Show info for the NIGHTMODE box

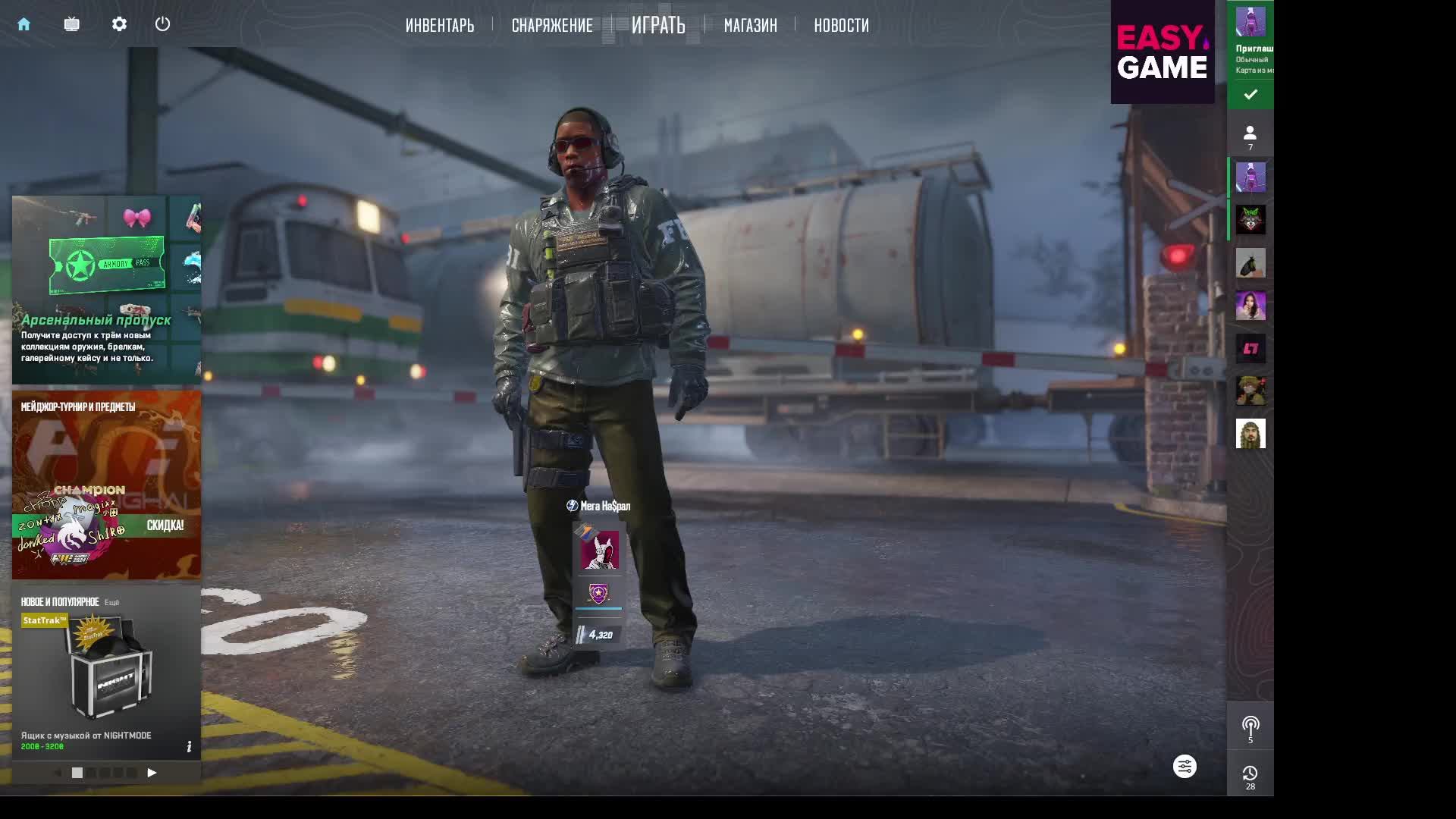(x=189, y=747)
